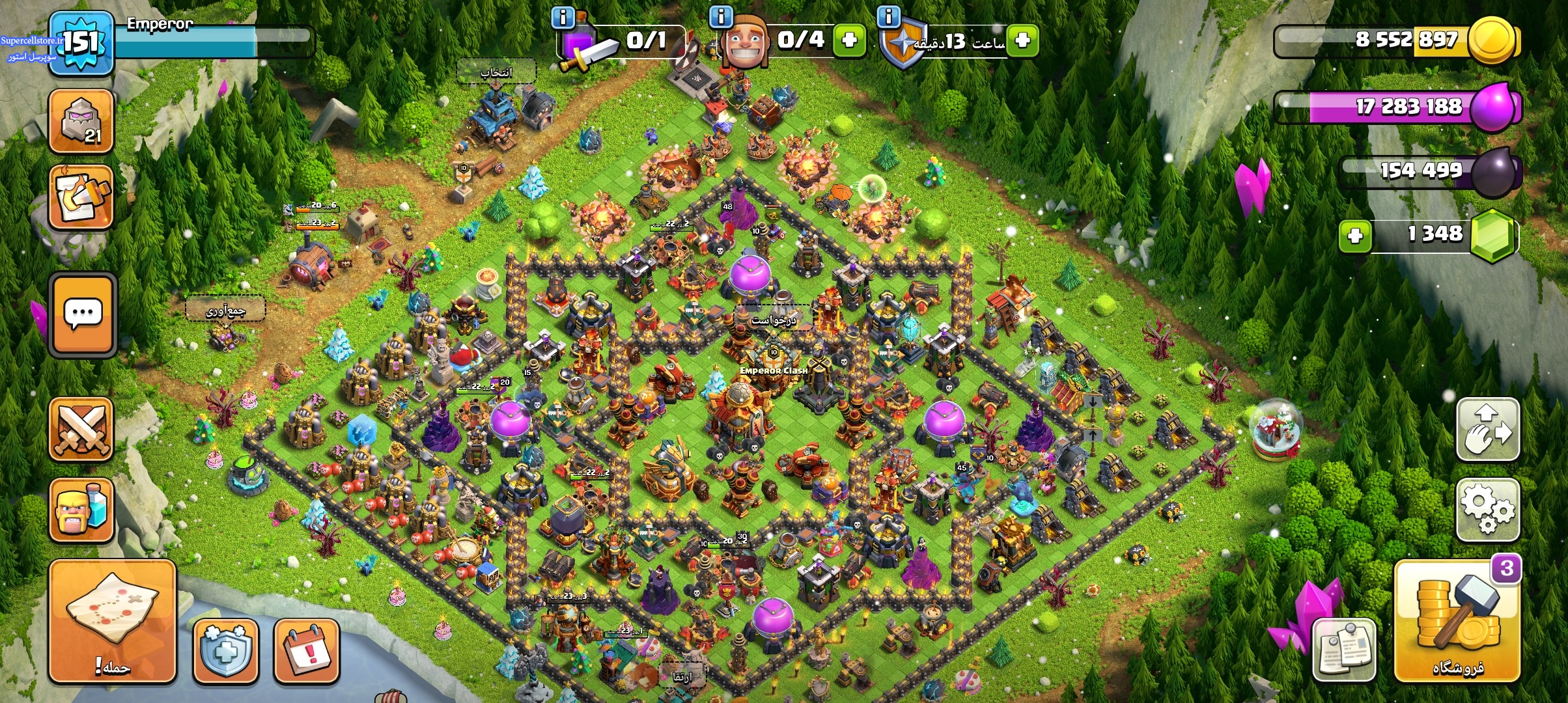
Task: Extend shield time with the green plus
Action: (1022, 40)
